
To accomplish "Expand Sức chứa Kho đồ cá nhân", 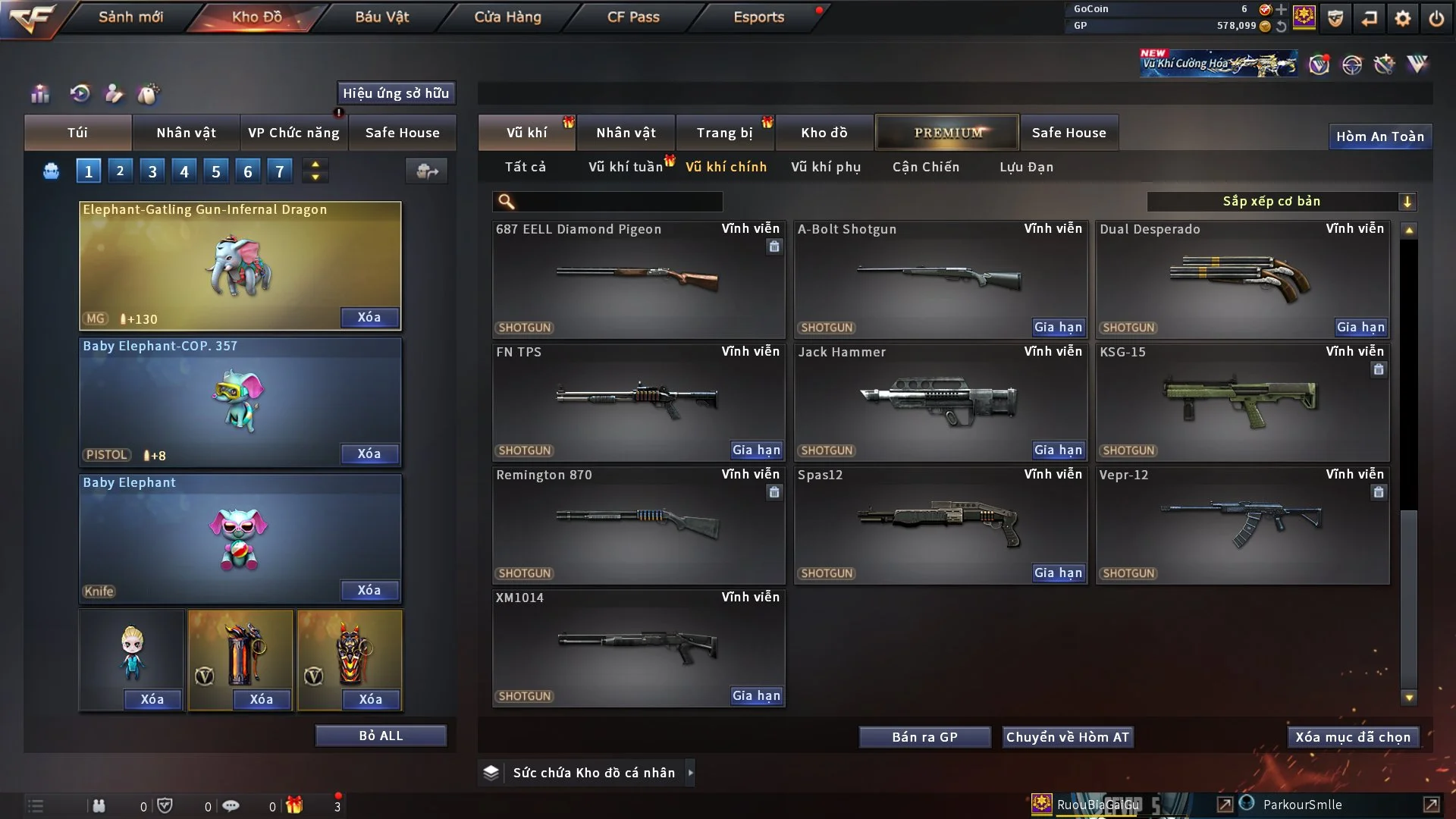I will click(690, 773).
